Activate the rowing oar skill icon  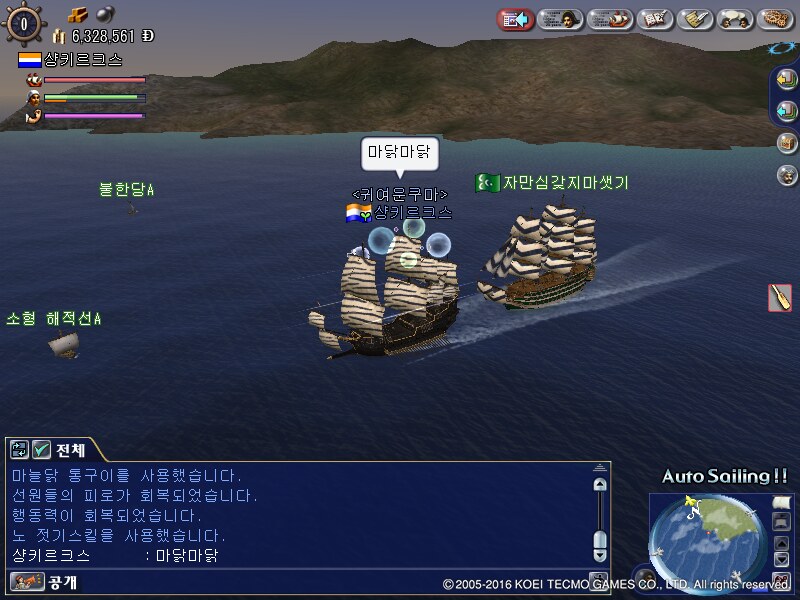tap(780, 297)
